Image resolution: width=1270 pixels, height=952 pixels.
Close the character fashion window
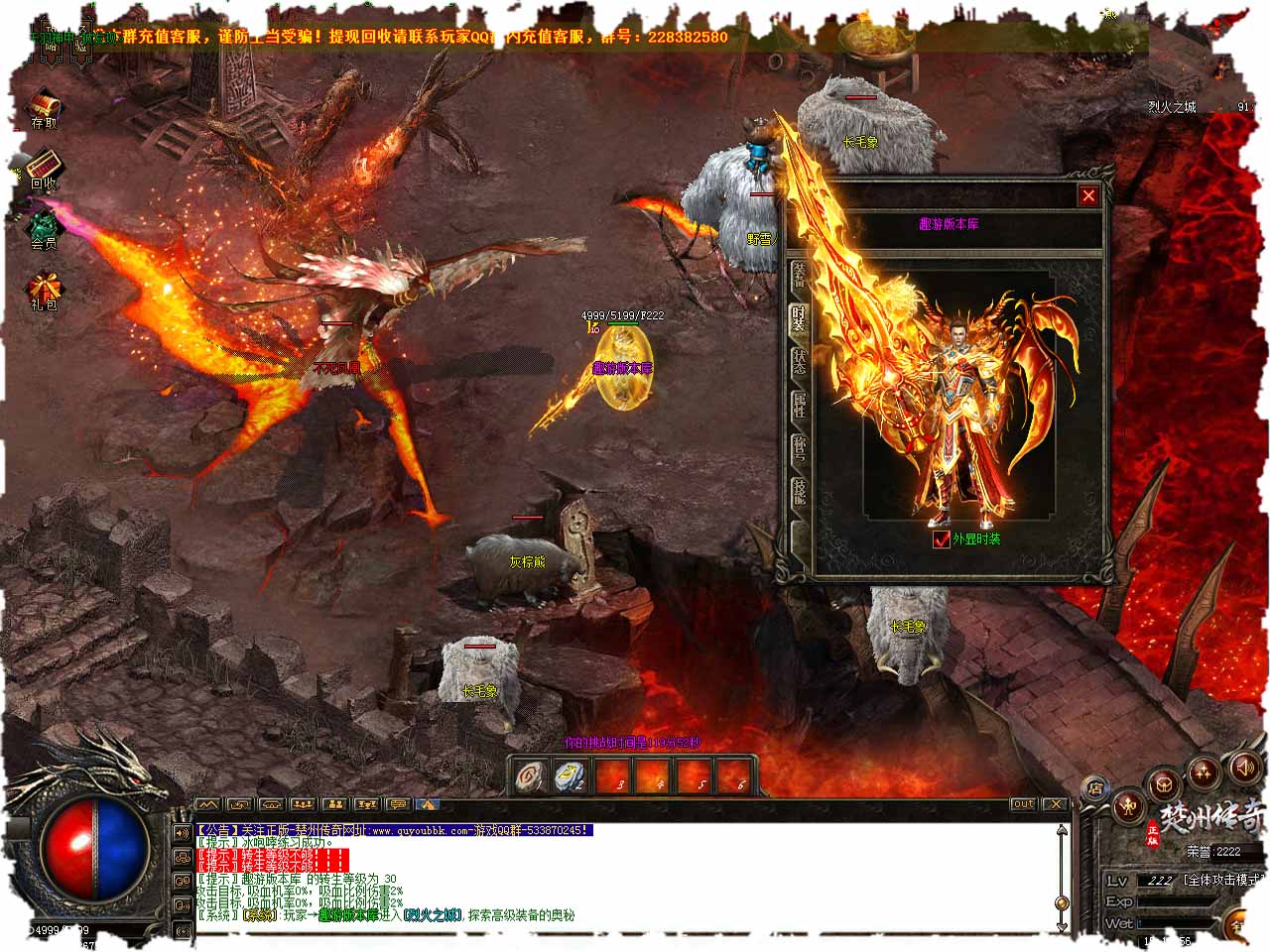coord(1088,196)
